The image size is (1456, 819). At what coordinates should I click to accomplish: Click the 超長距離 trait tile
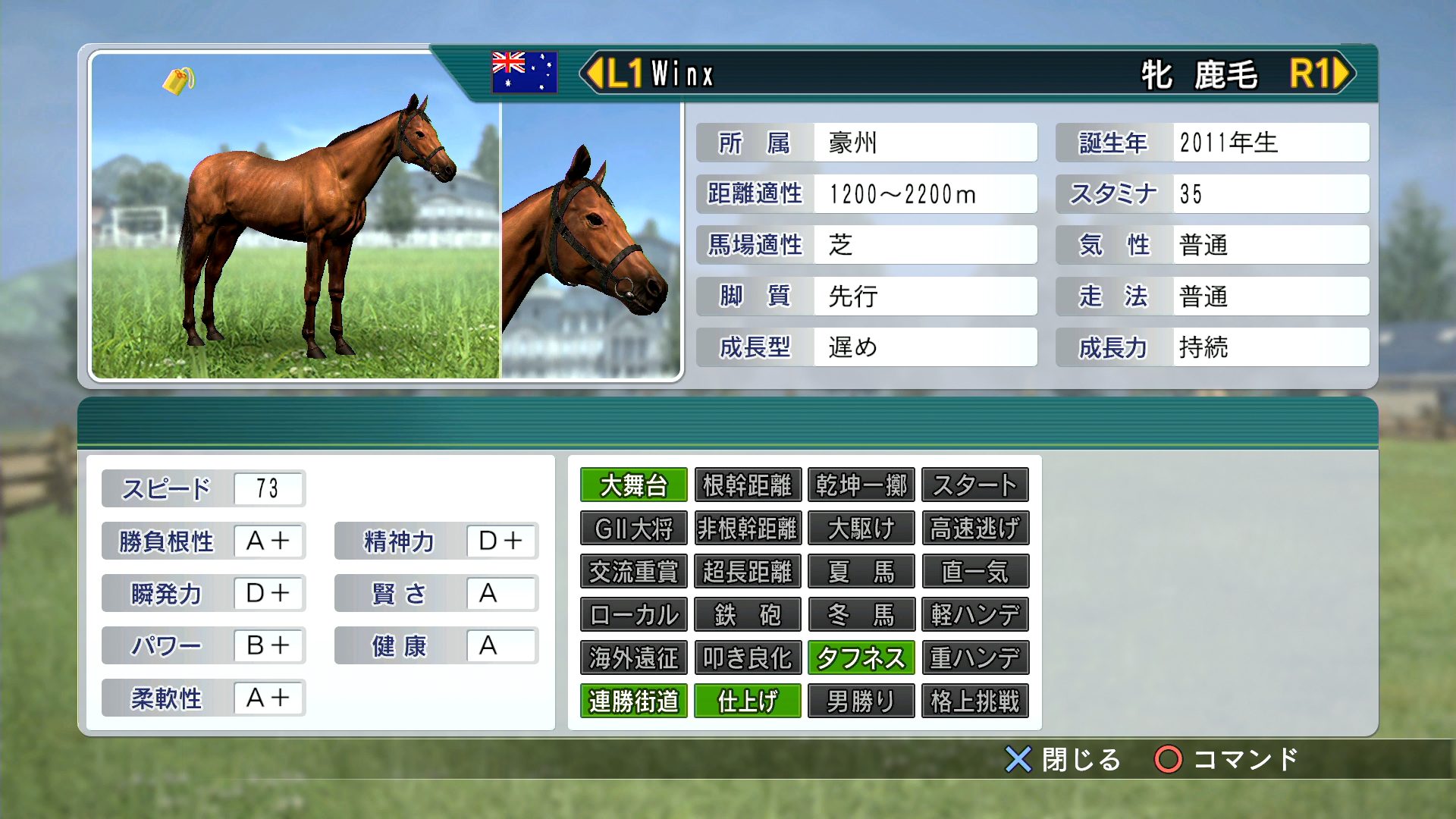pos(747,572)
